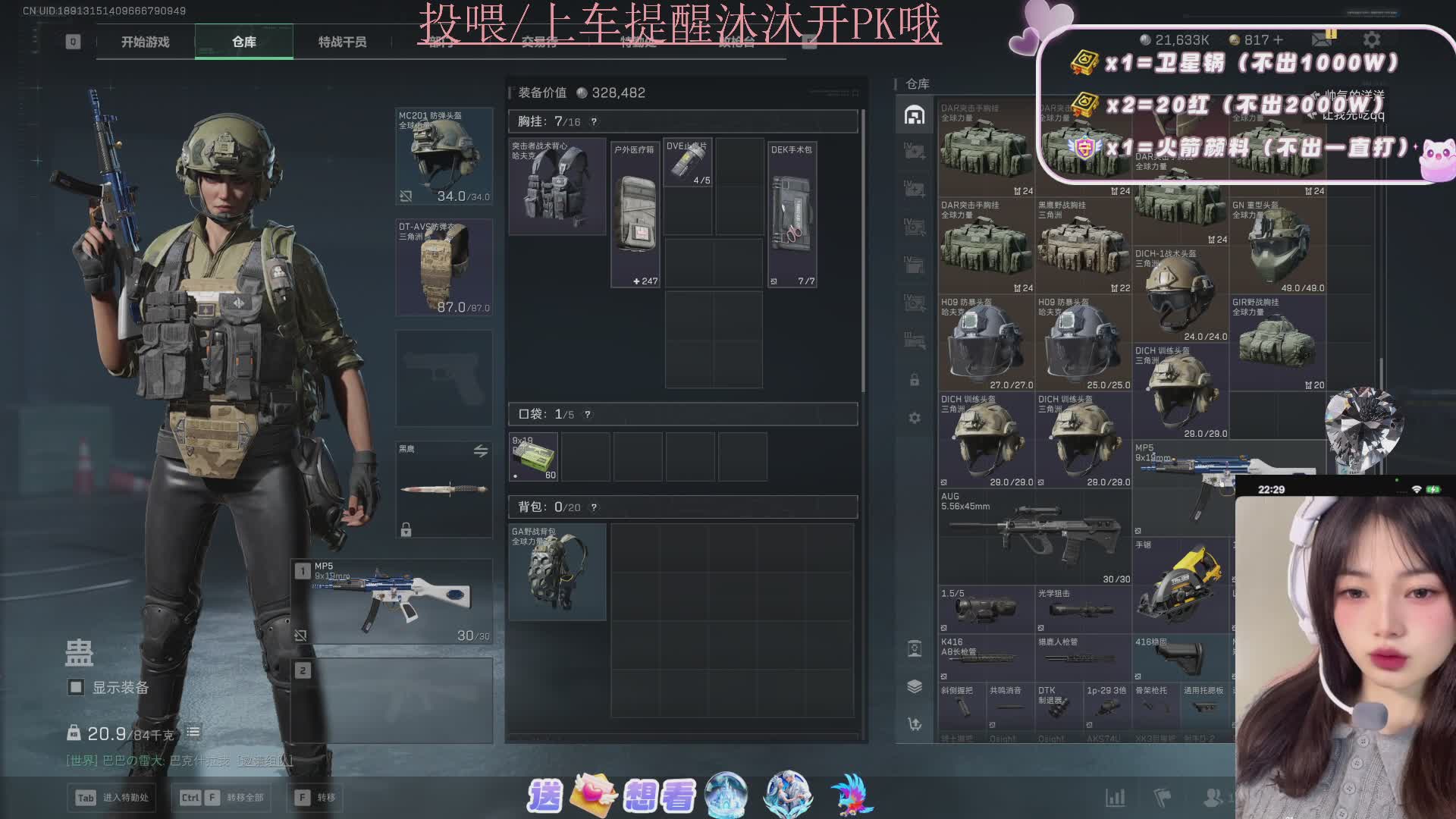
Task: Select the GN重型头盔 in stash
Action: coord(1277,246)
